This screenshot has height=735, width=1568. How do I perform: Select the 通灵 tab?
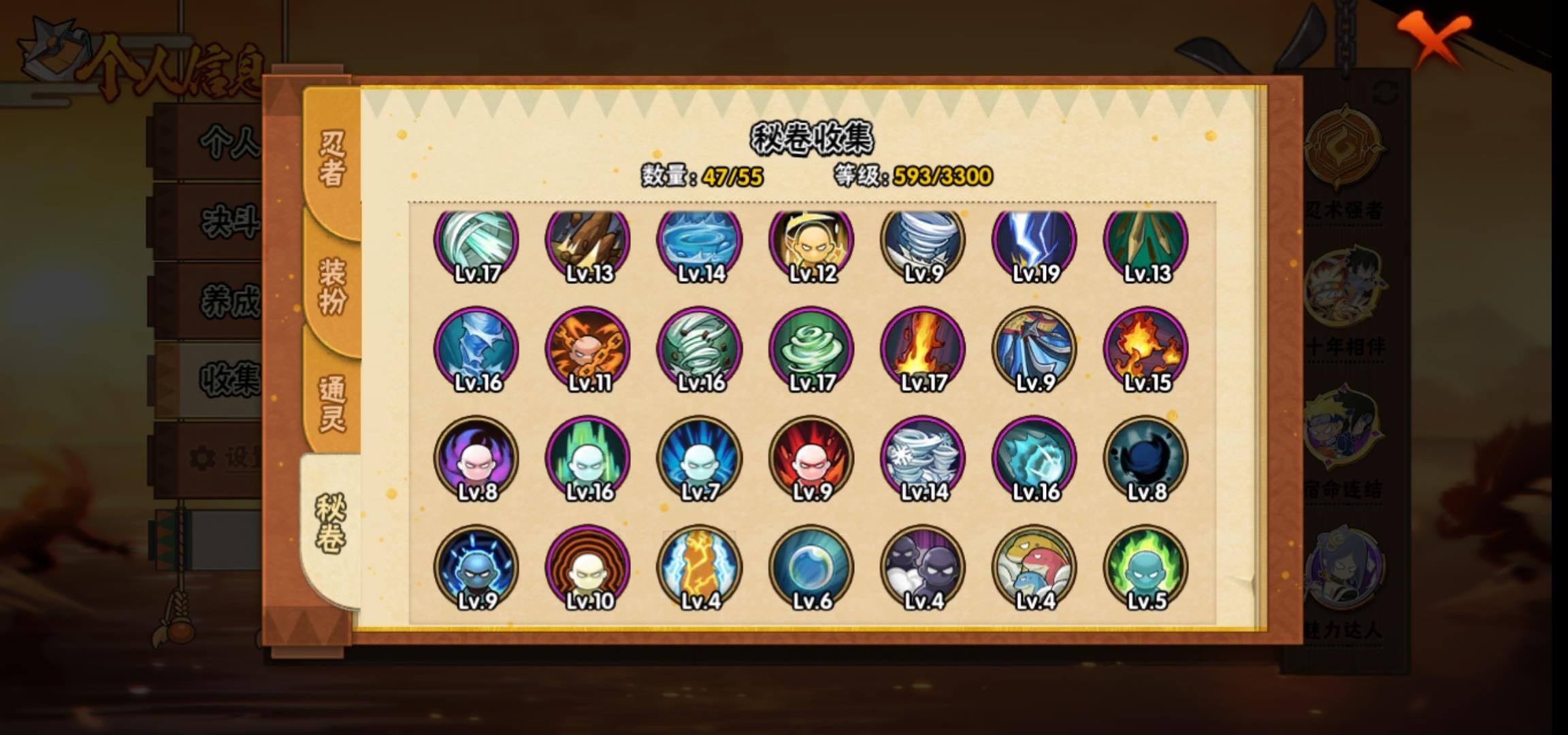pos(332,403)
